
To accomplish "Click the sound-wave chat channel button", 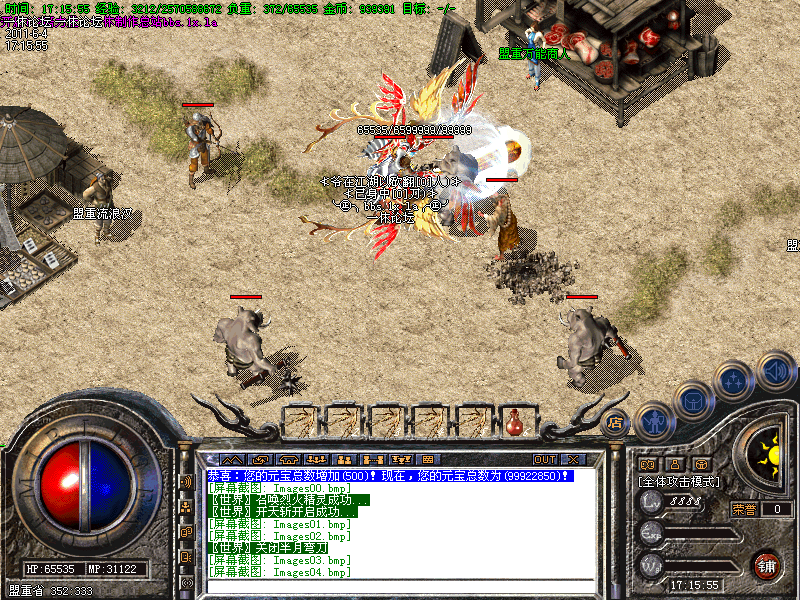I will pos(187,481).
